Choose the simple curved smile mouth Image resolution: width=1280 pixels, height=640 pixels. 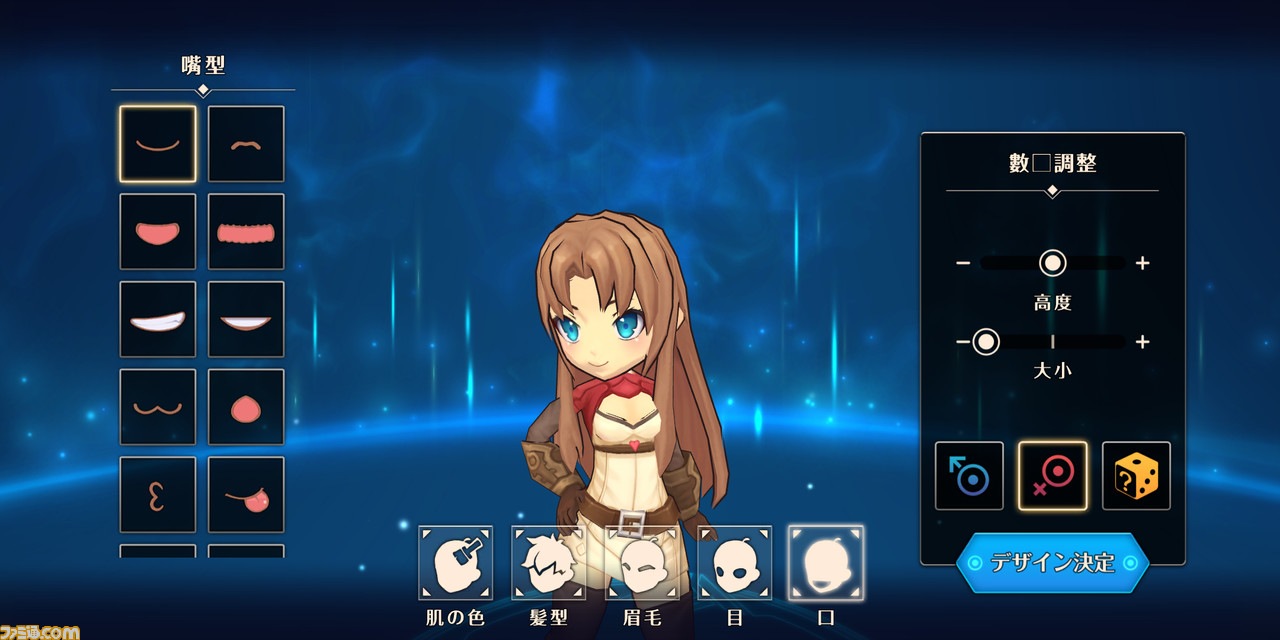point(158,144)
